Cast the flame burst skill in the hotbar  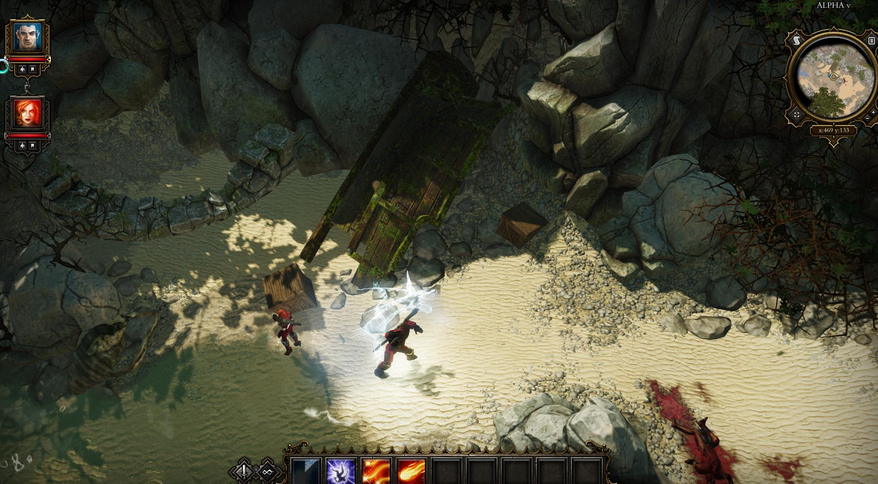376,471
